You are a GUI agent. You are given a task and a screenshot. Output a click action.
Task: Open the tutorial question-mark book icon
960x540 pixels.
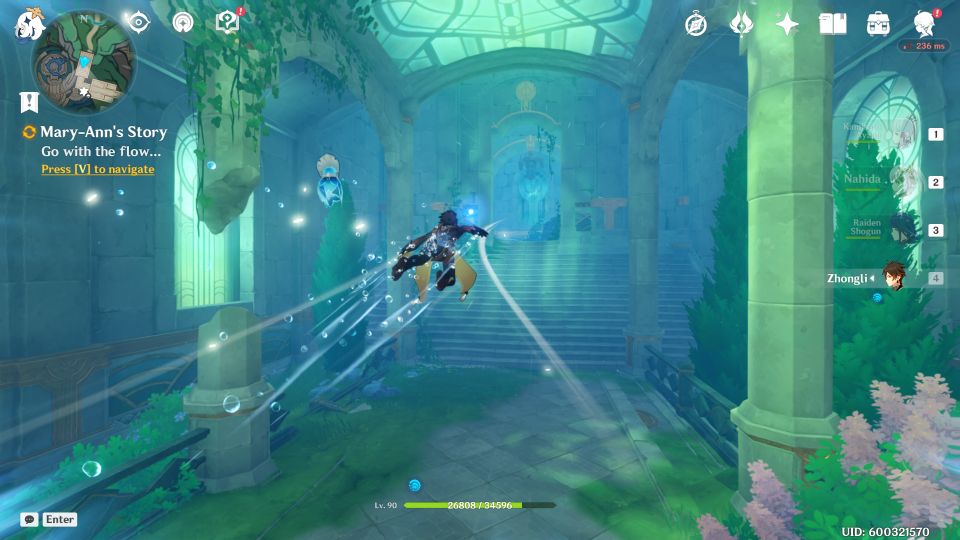click(228, 22)
